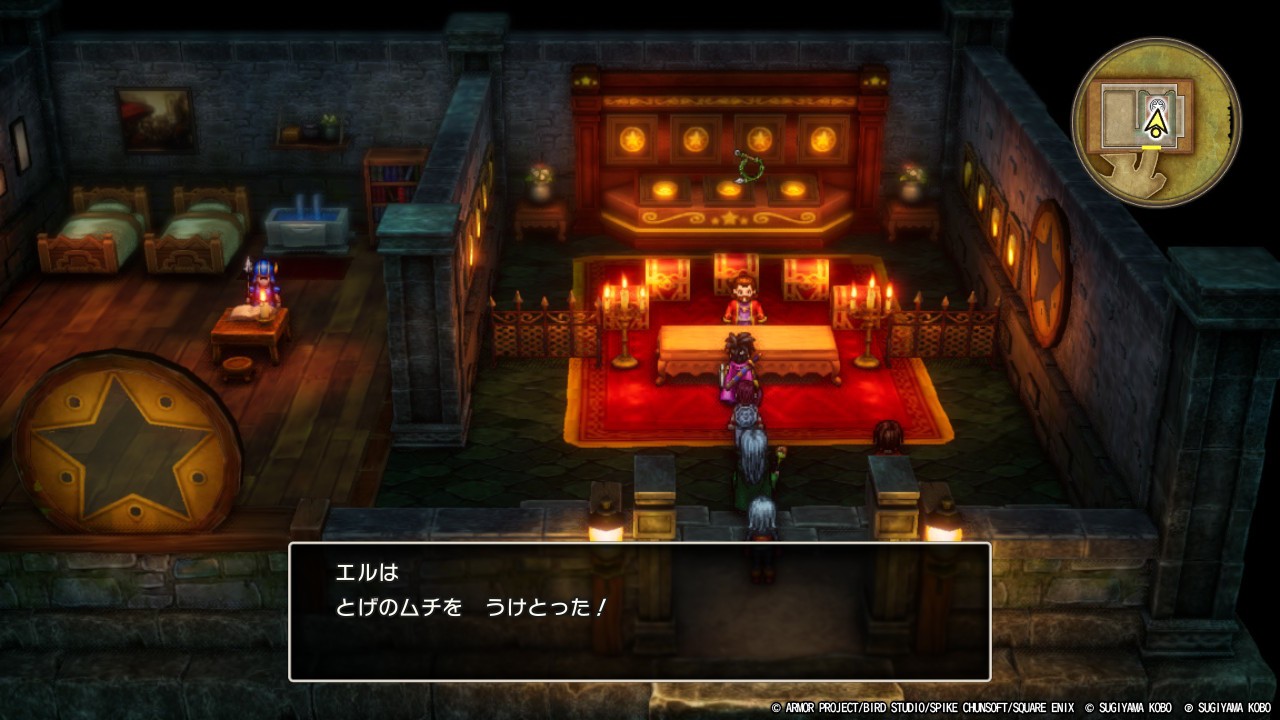
Task: Advance the item received dialogue box
Action: click(639, 611)
